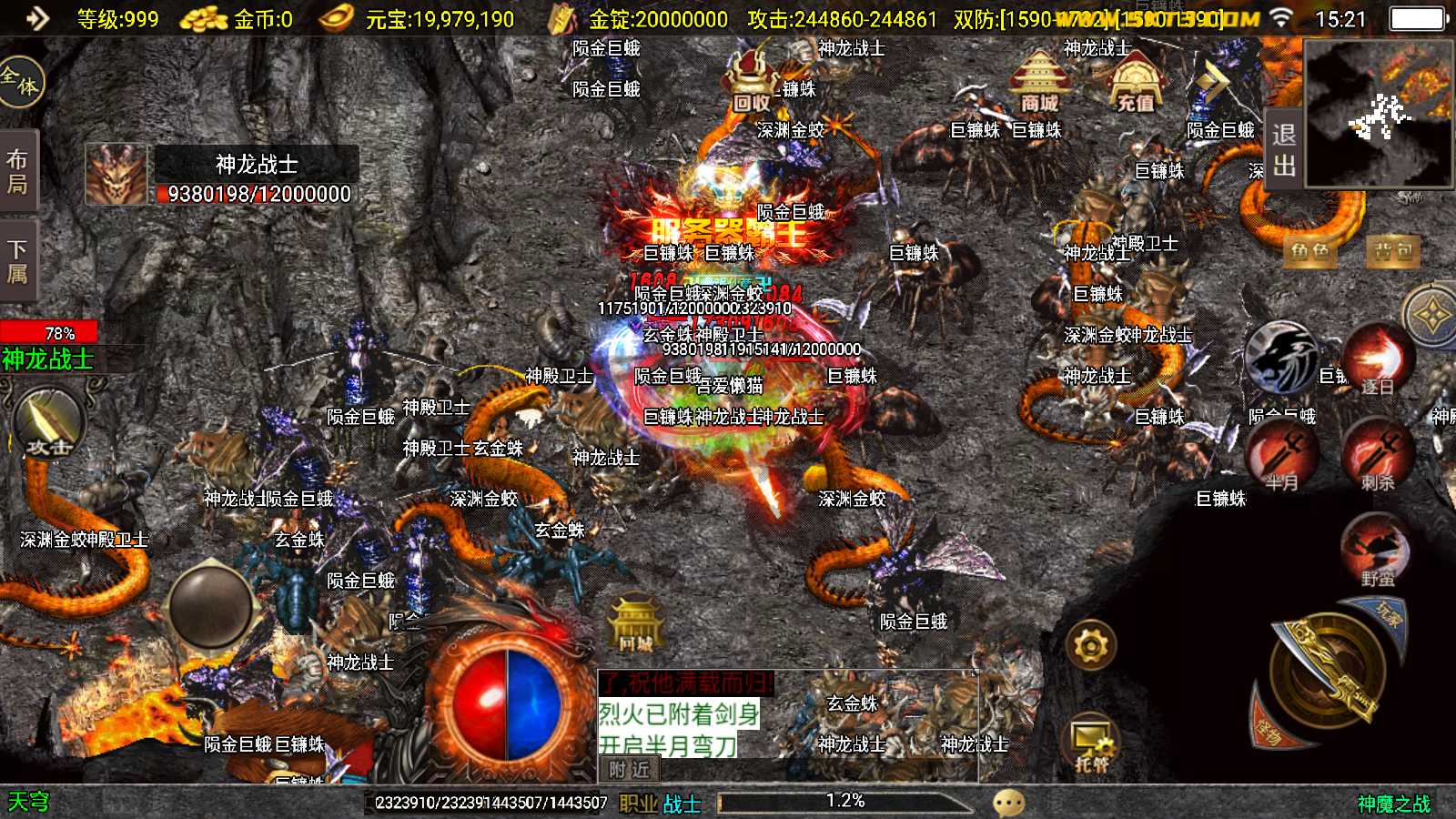Open the 背包 backpack

click(x=1393, y=250)
